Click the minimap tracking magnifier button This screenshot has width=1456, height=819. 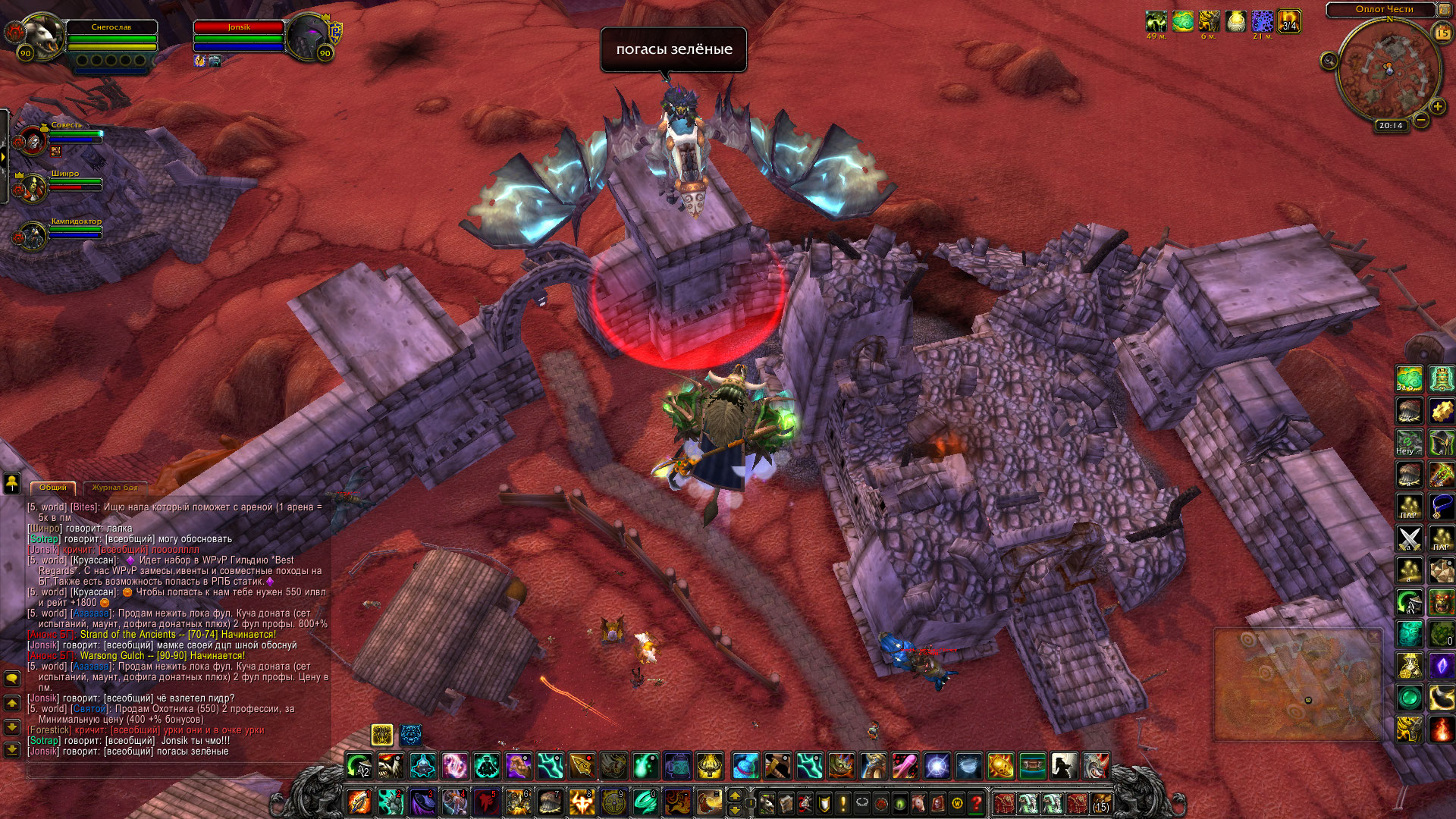tap(1329, 60)
